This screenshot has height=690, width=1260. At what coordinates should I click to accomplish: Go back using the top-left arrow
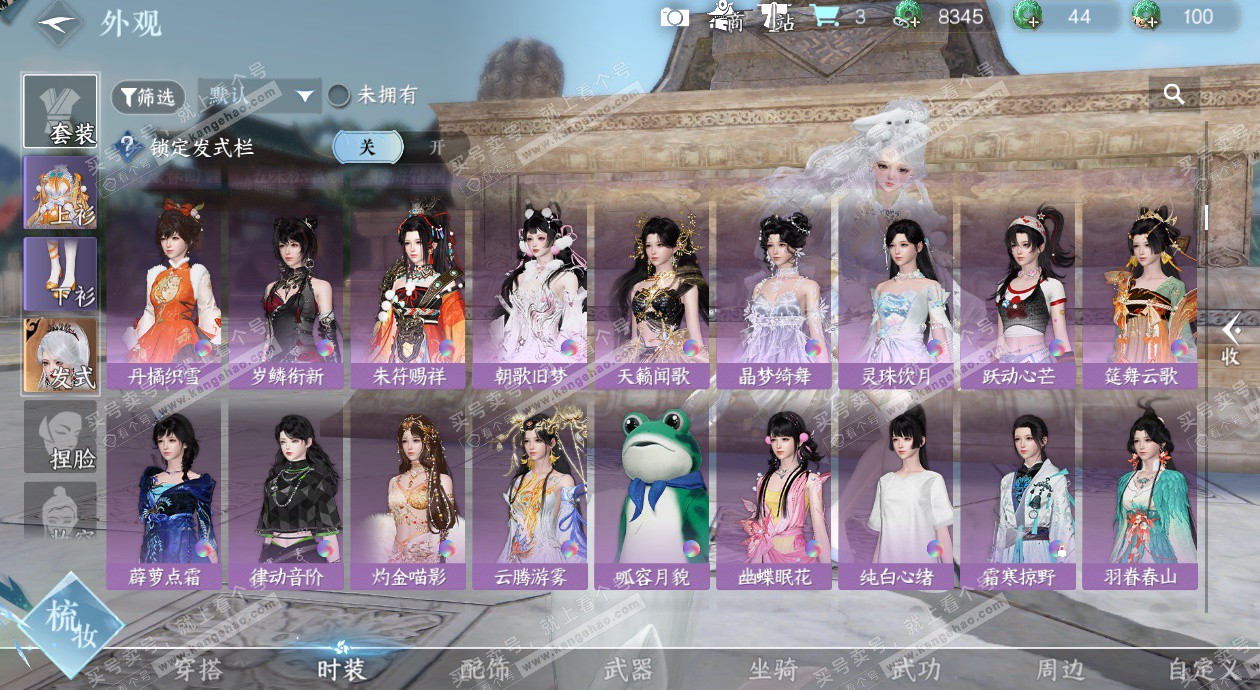point(57,22)
